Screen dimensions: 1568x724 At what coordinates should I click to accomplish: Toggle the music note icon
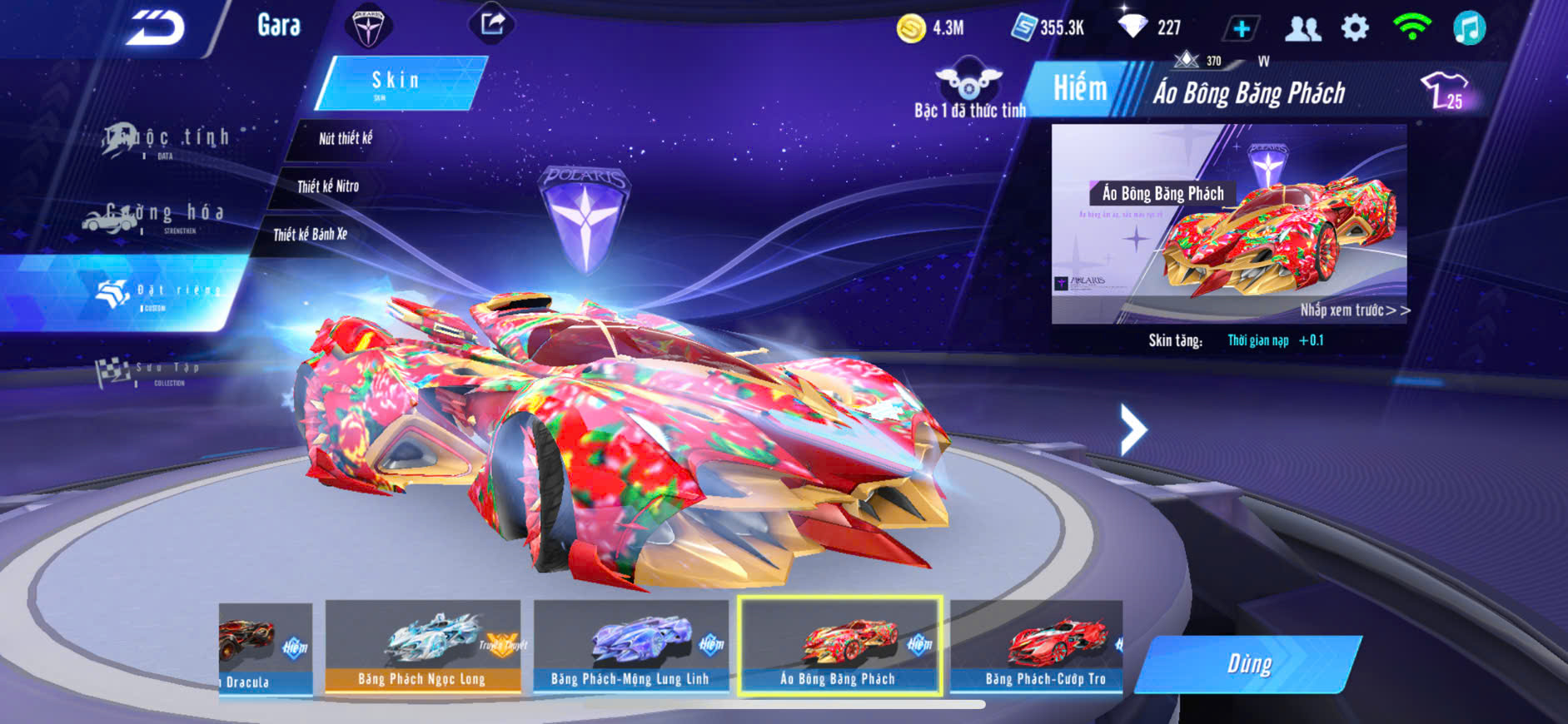click(1469, 28)
